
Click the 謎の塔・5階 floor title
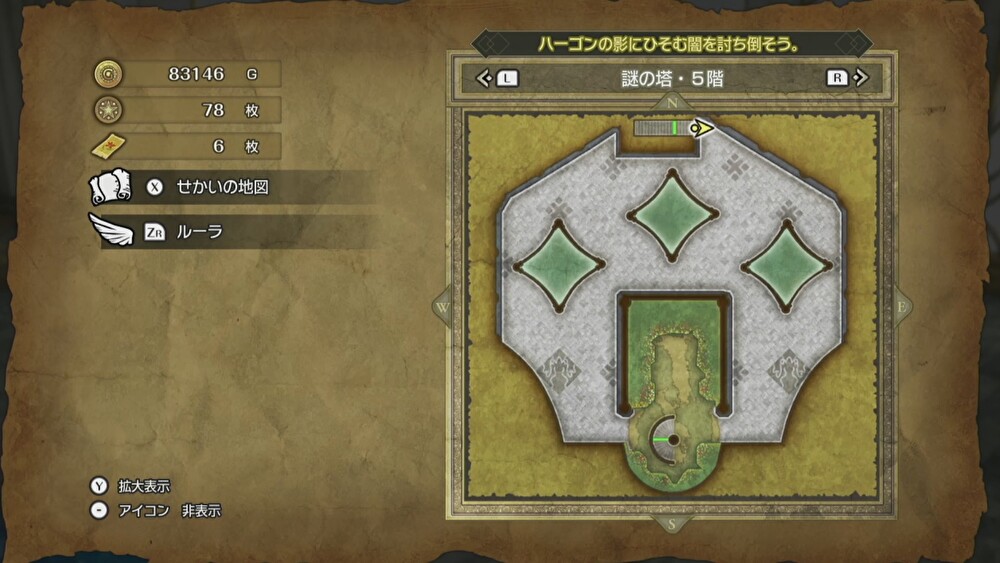pyautogui.click(x=672, y=78)
